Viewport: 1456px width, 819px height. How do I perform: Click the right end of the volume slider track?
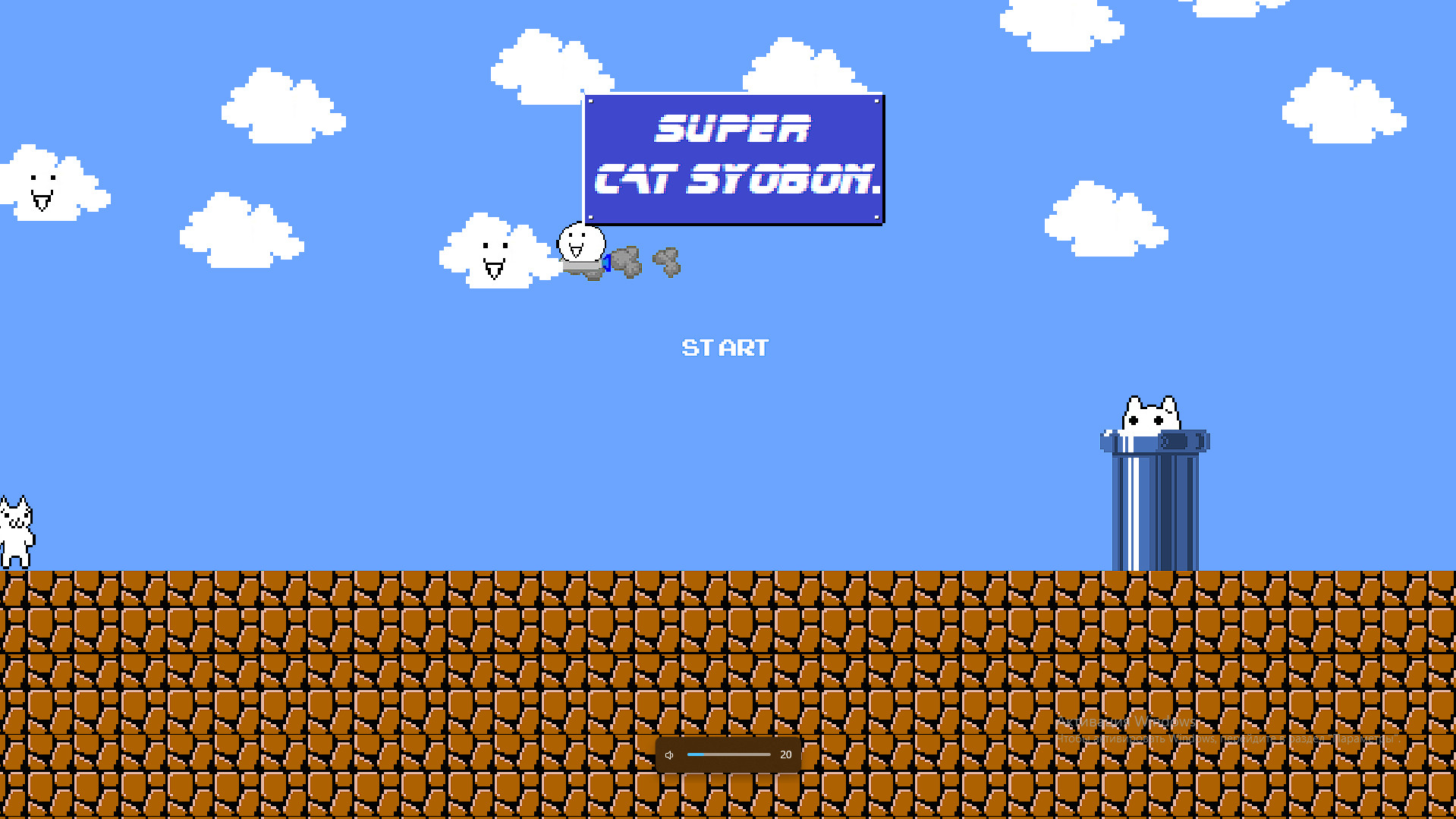point(769,755)
